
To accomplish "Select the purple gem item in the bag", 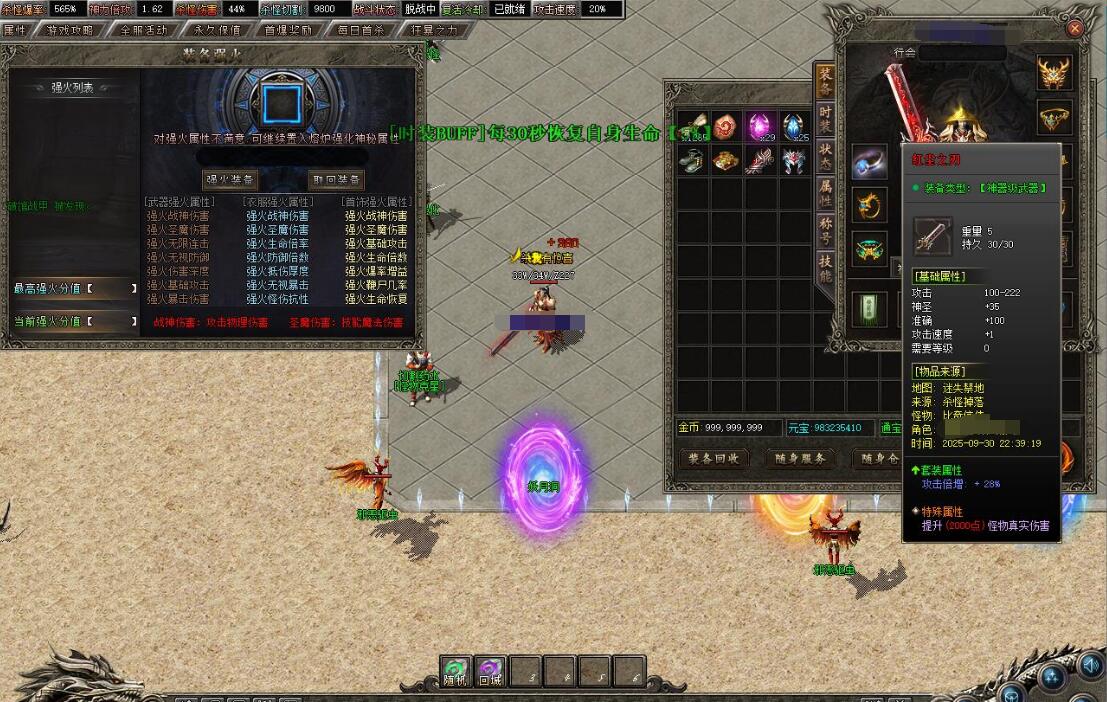I will point(760,127).
